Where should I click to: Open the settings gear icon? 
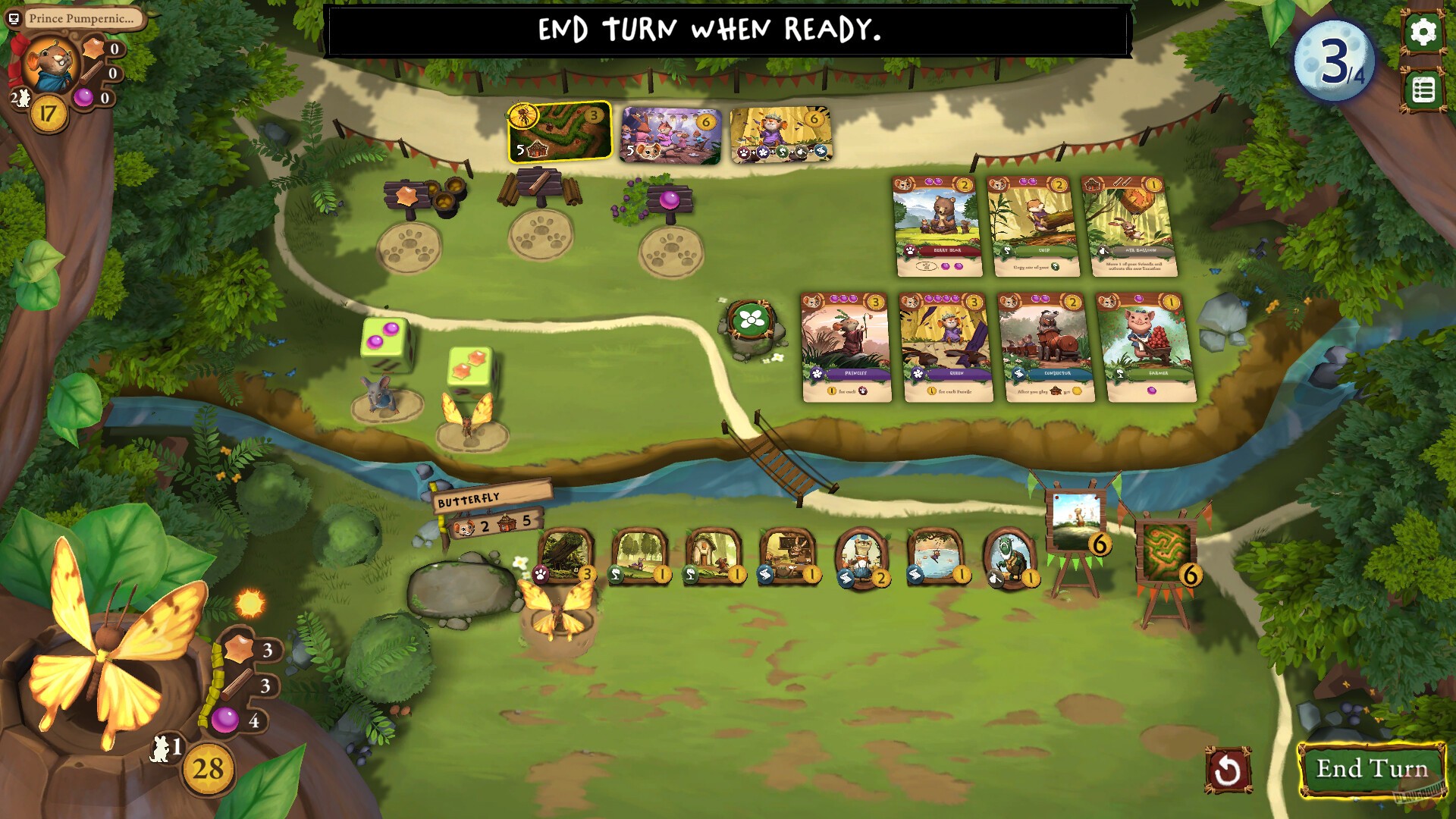1424,33
